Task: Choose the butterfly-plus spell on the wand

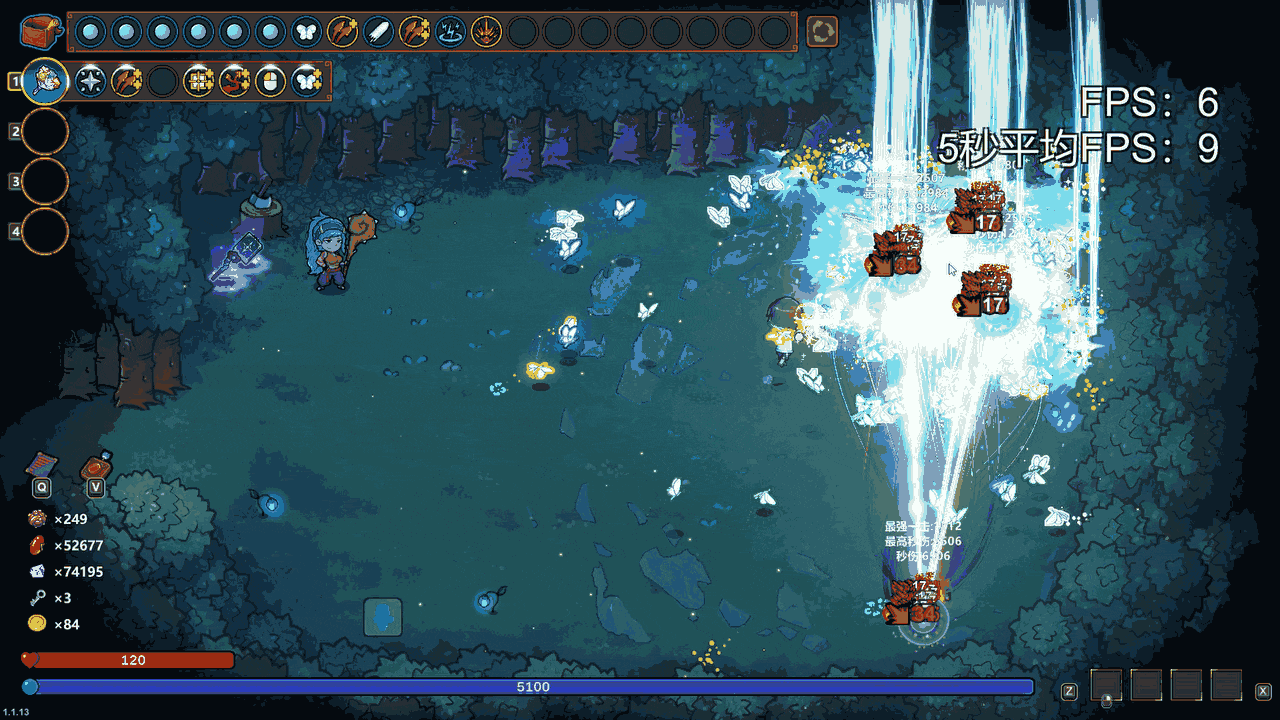Action: [306, 81]
